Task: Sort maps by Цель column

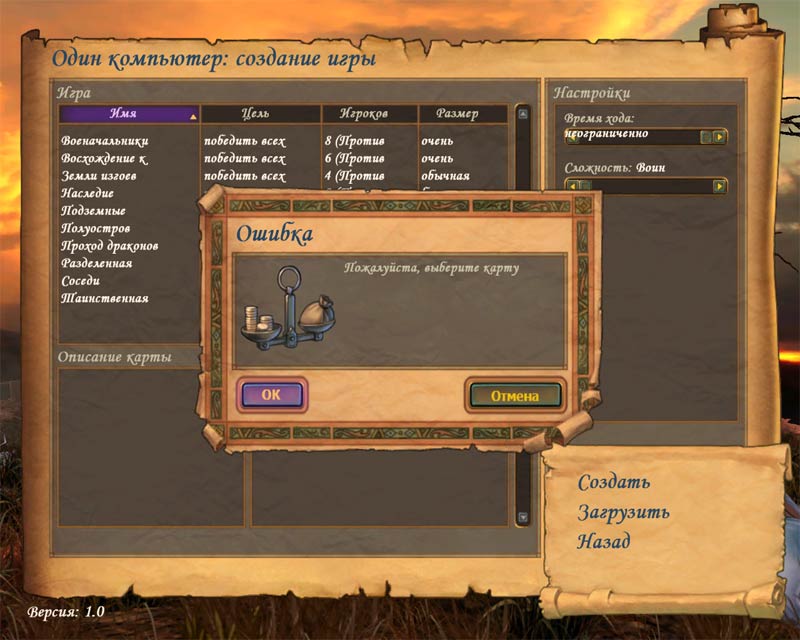Action: (256, 114)
